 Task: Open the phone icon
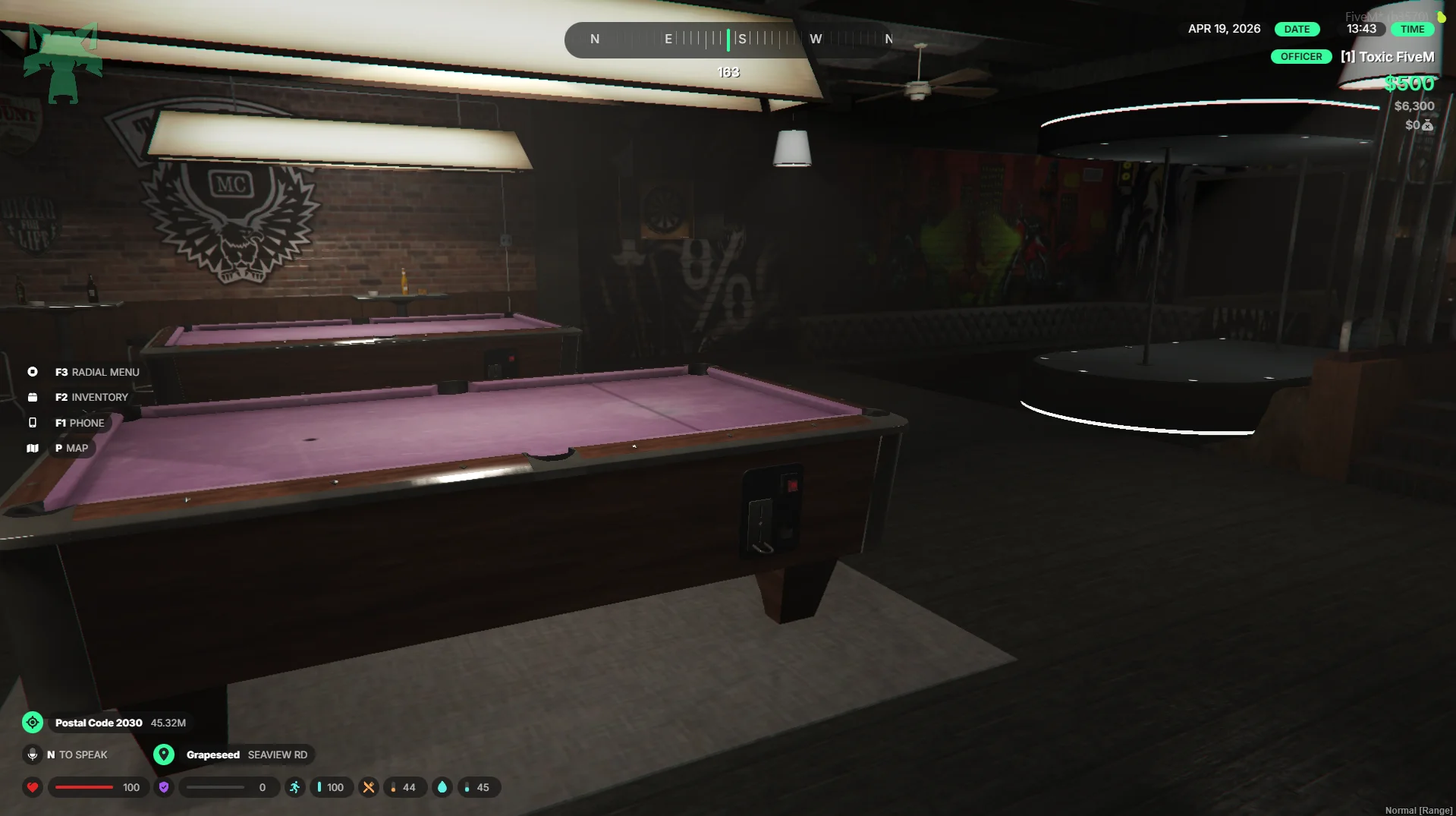coord(33,423)
